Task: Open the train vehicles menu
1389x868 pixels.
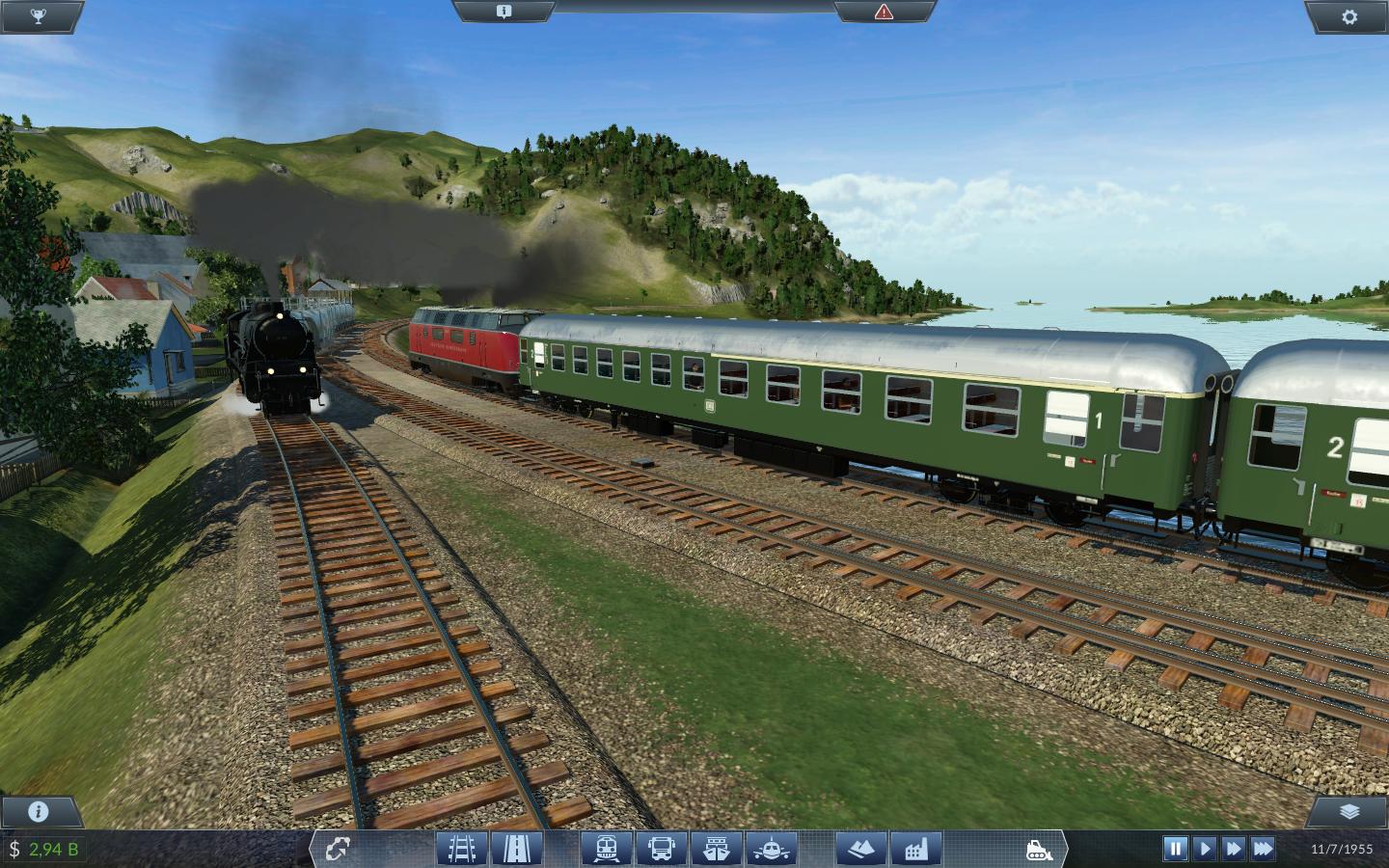Action: (x=607, y=849)
